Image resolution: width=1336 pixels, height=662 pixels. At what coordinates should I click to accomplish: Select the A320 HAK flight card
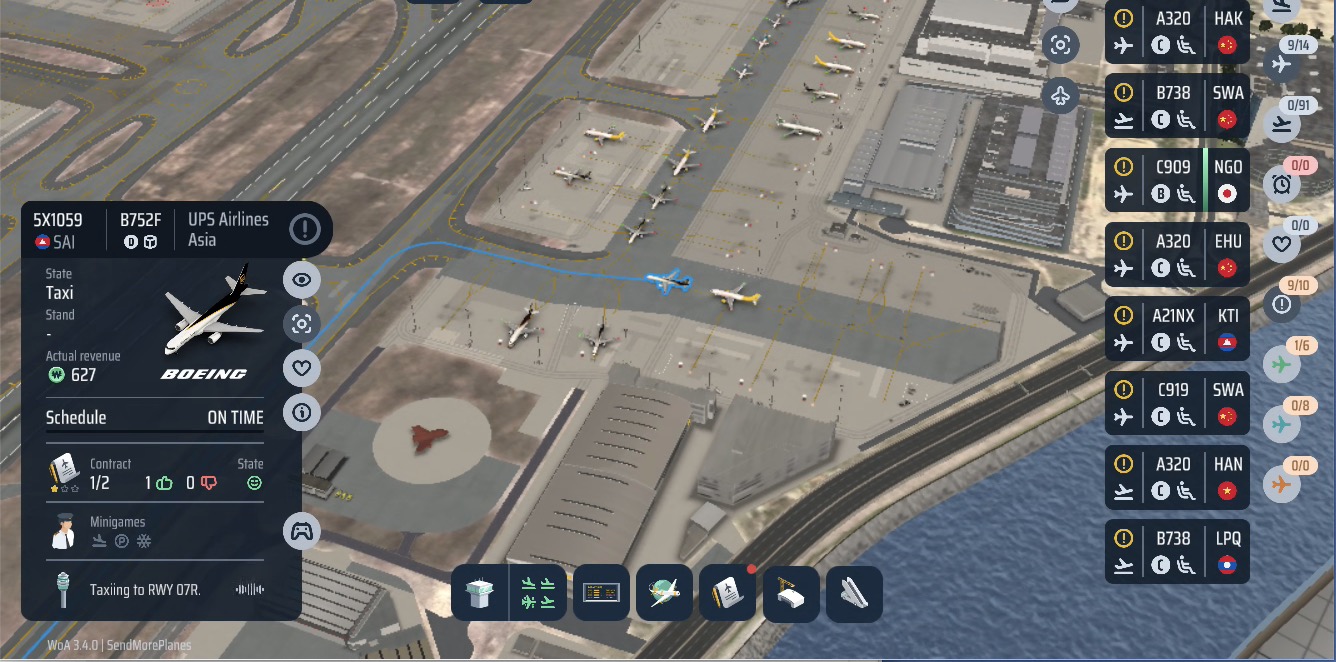click(x=1177, y=31)
